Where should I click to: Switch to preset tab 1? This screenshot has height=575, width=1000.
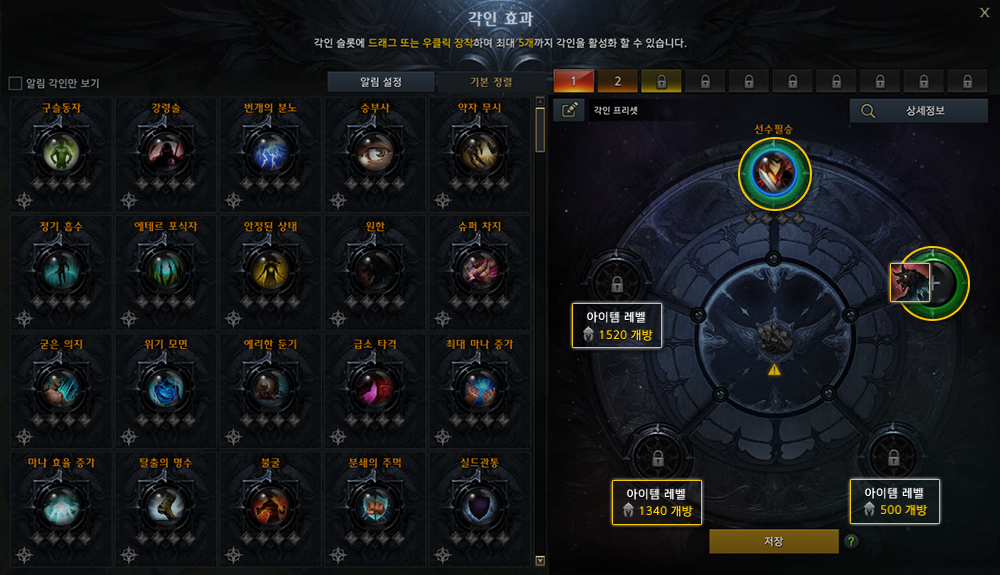tap(574, 81)
